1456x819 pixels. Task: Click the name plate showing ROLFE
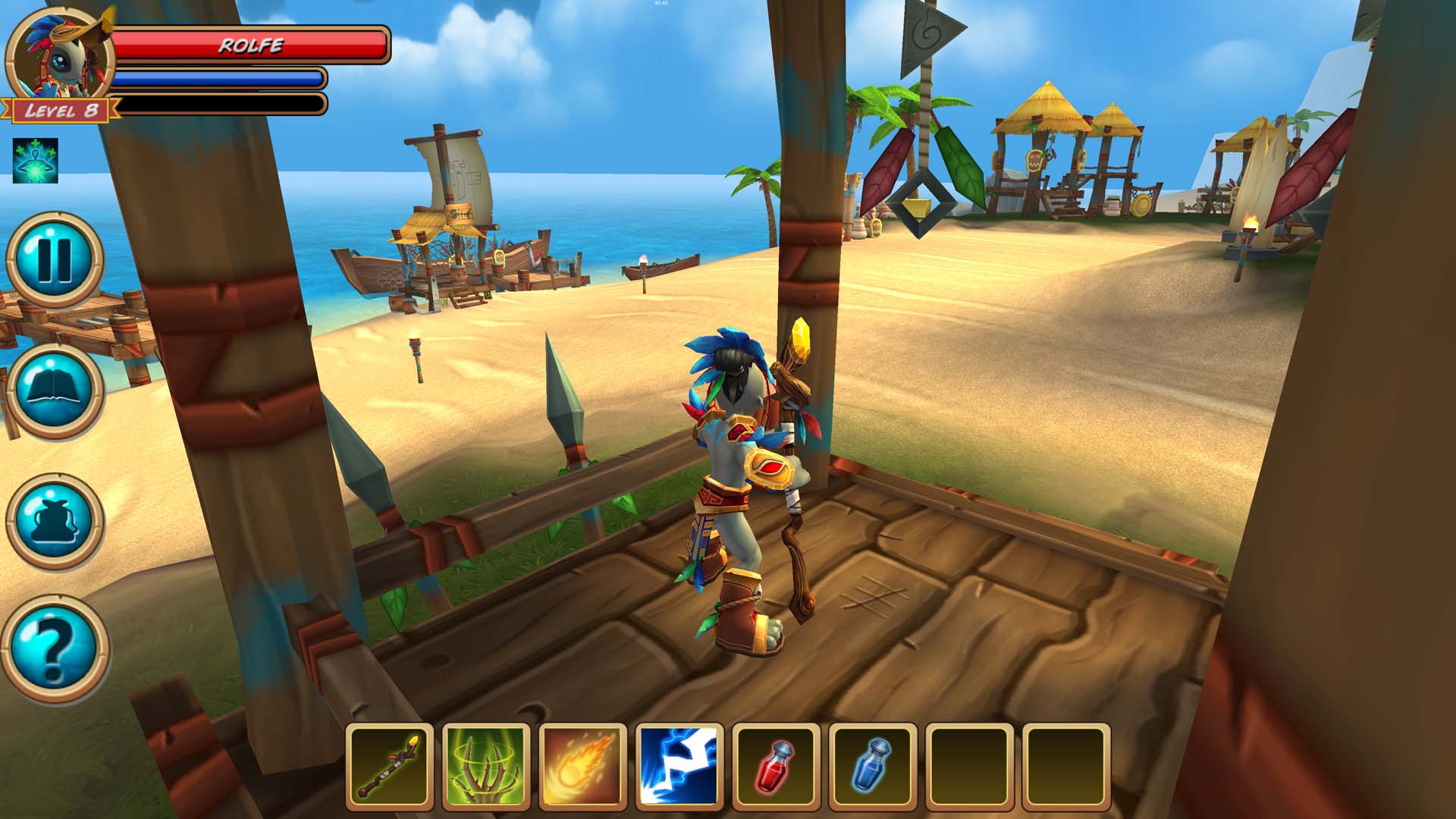(x=250, y=45)
